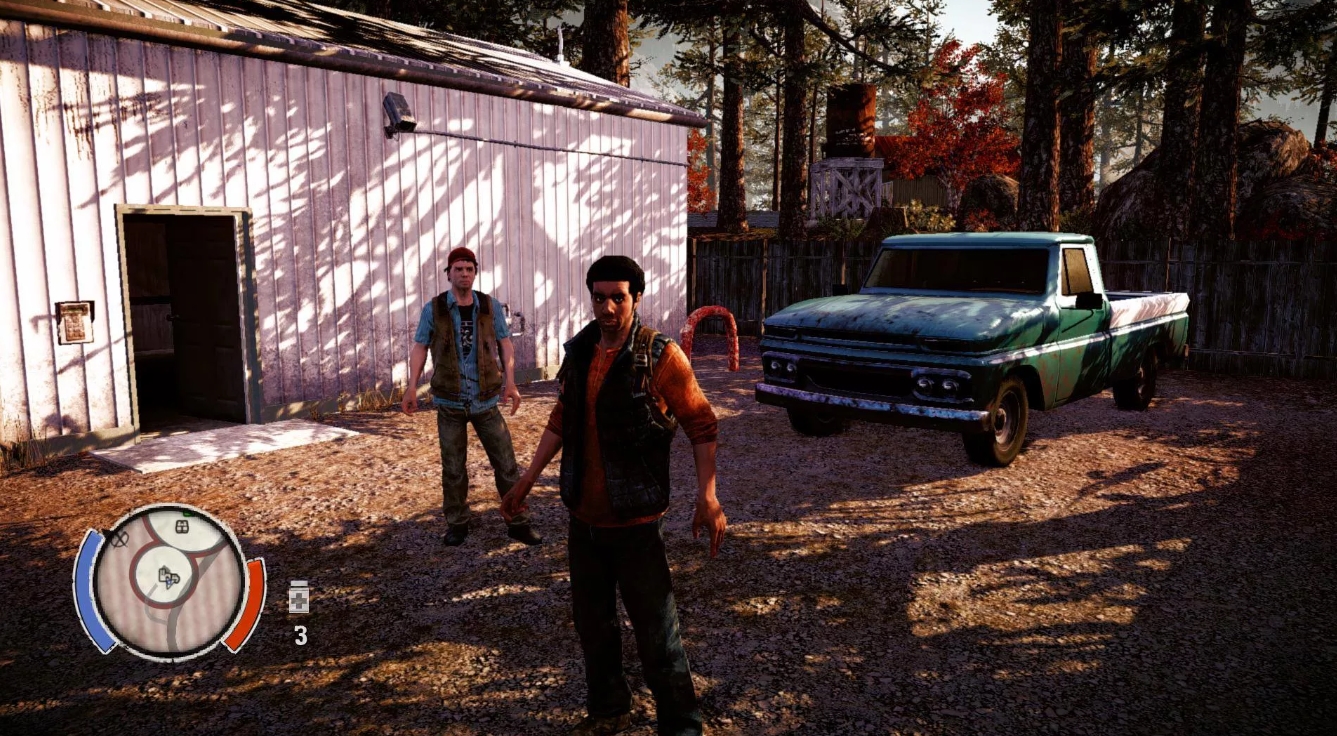Click the green indicator atop the minimap

(188, 513)
